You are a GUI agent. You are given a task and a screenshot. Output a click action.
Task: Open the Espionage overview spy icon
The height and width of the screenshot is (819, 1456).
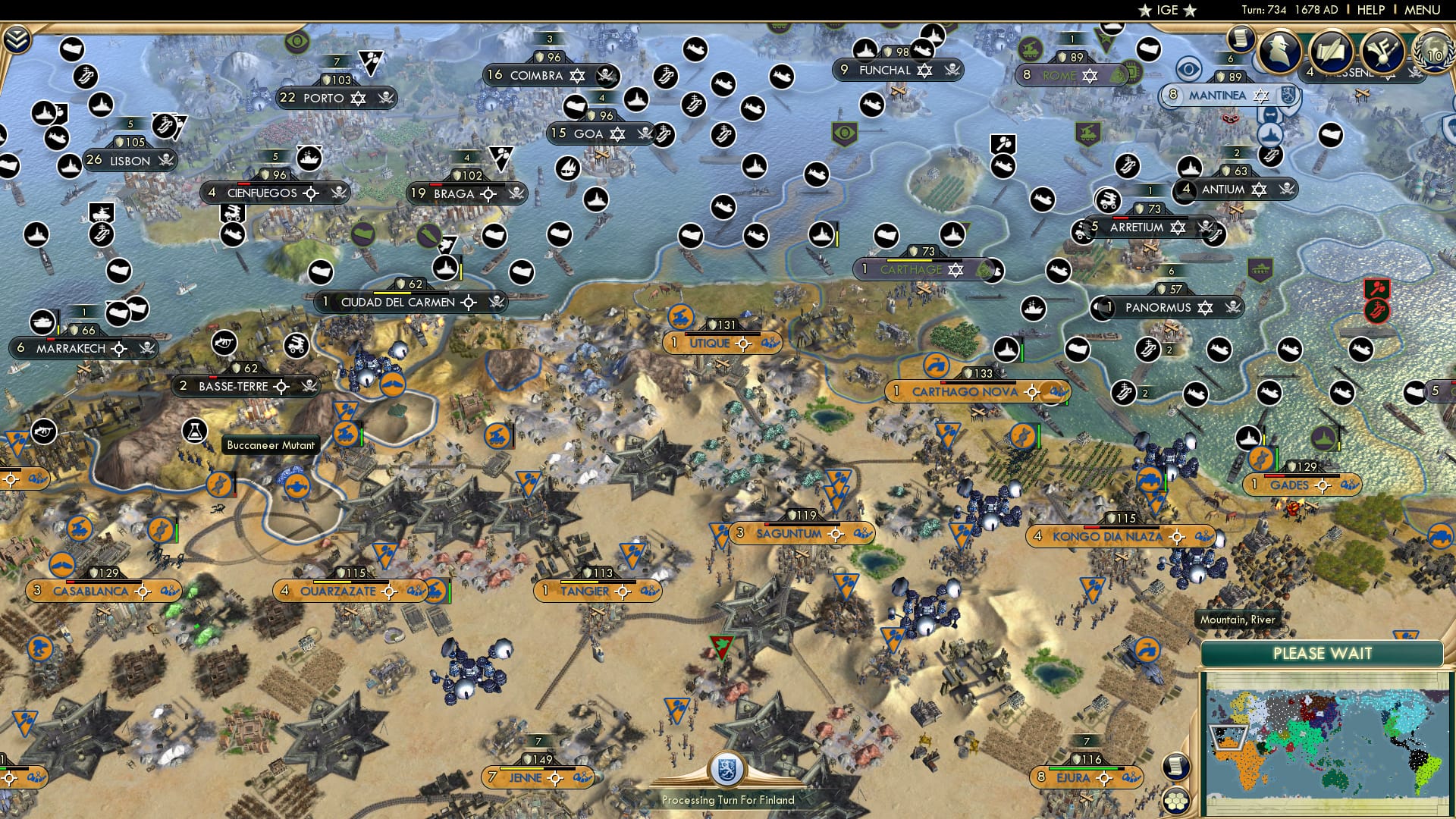1281,52
